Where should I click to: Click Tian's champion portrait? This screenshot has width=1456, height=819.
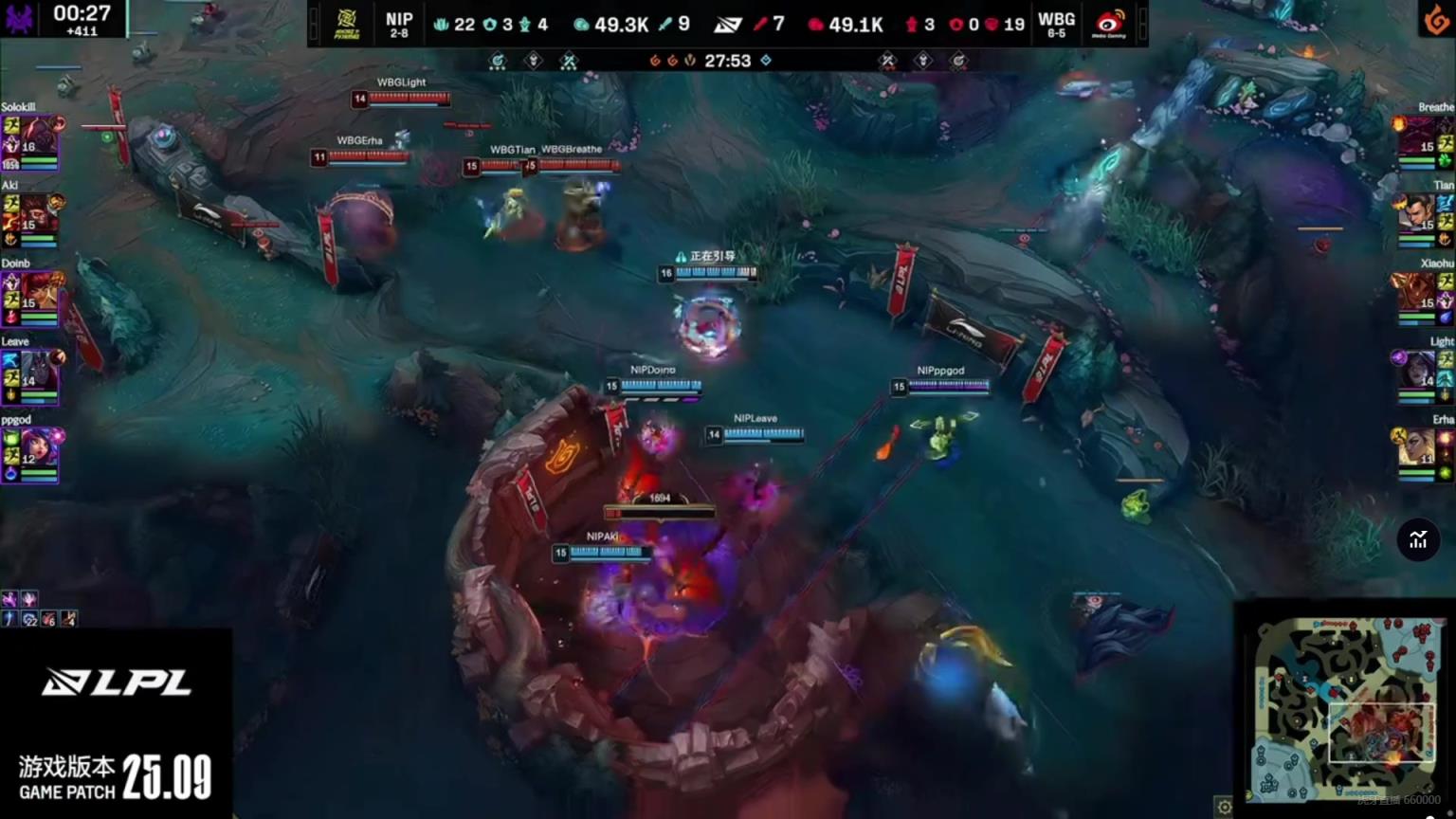click(x=1417, y=214)
